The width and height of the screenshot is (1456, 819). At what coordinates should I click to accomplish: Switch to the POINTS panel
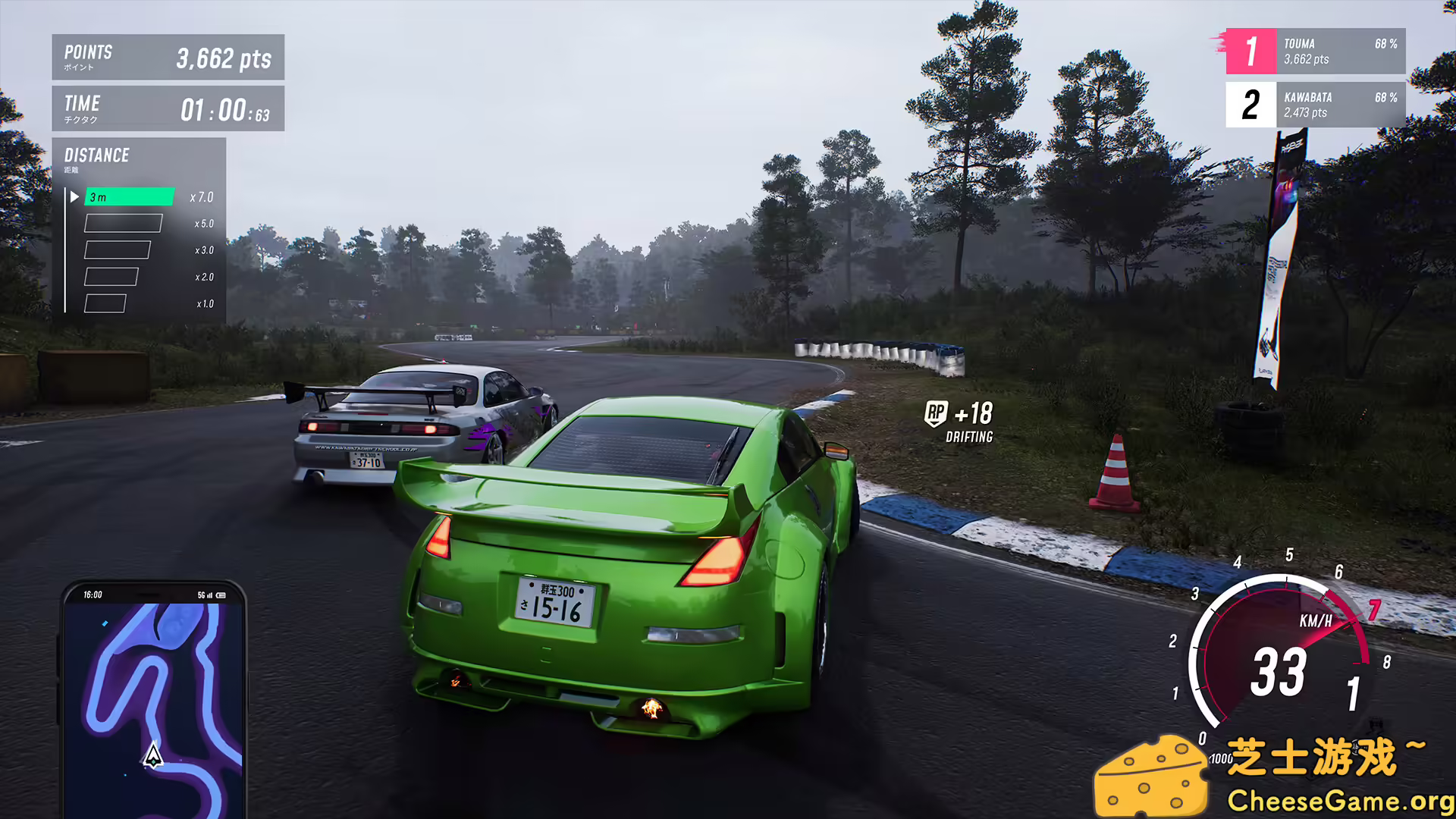[168, 57]
